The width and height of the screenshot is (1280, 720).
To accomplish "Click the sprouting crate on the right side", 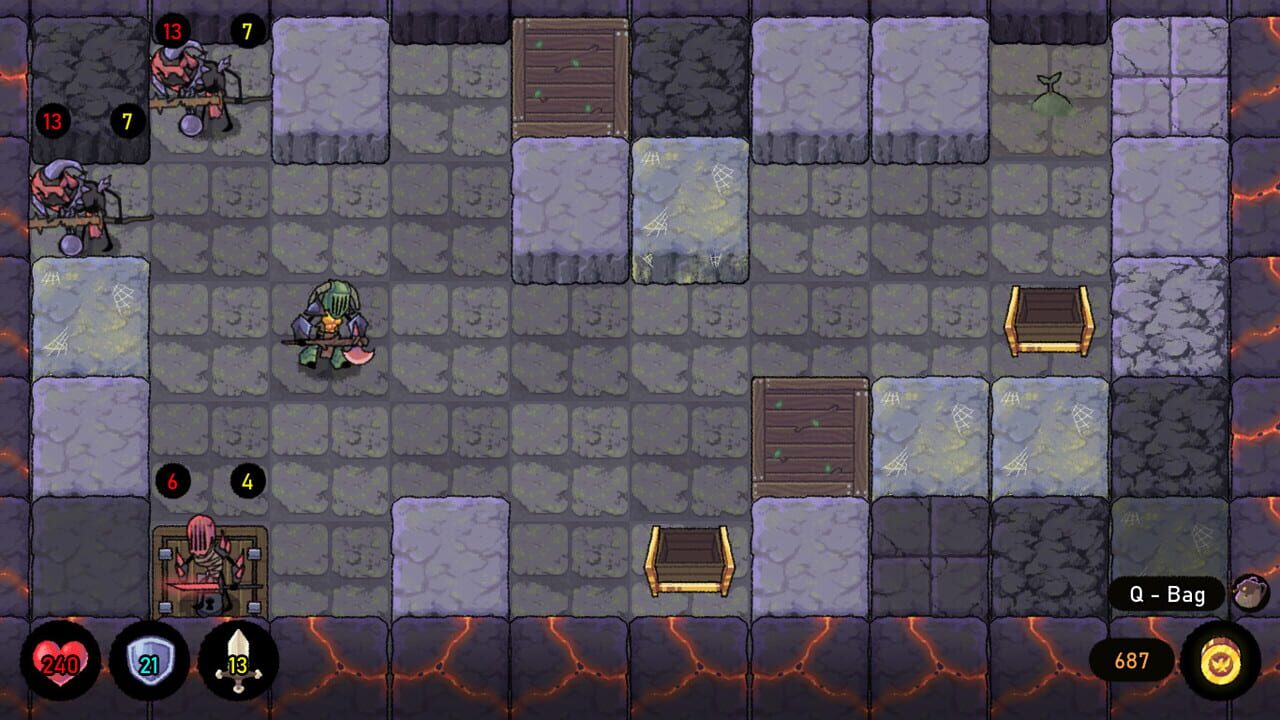I will (810, 435).
